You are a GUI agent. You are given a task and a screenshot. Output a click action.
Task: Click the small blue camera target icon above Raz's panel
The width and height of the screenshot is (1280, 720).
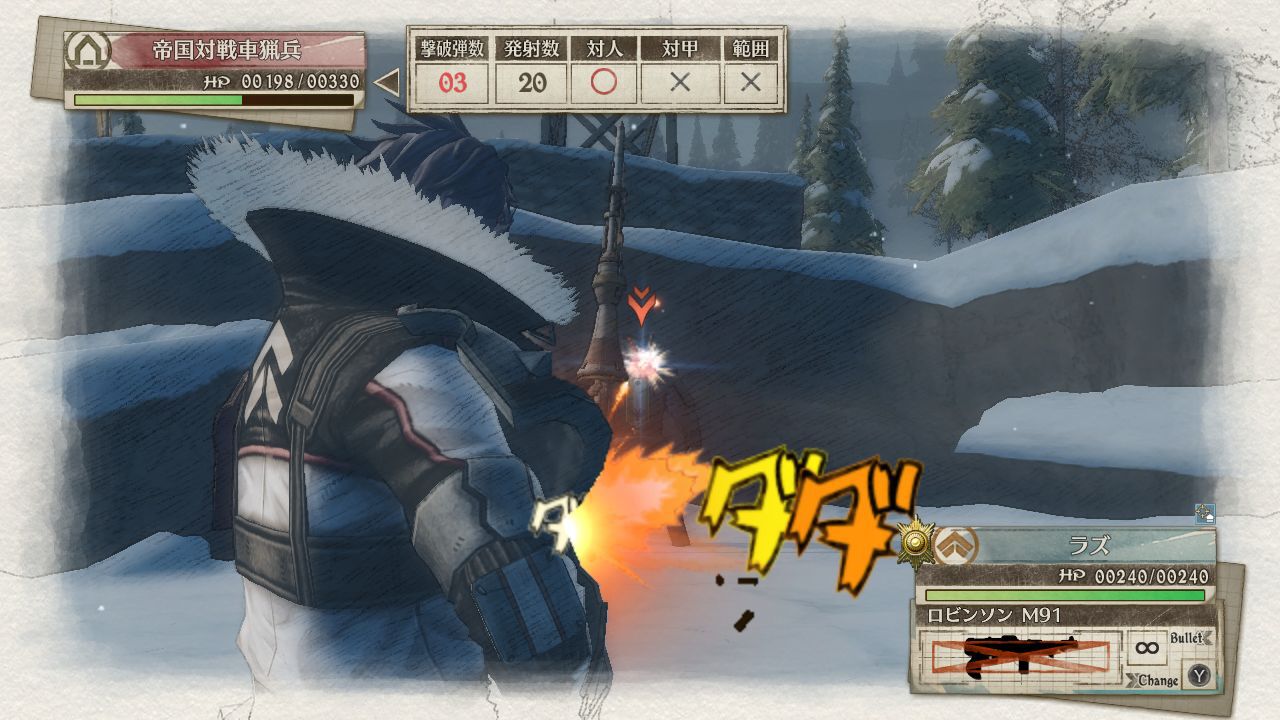click(x=1207, y=513)
